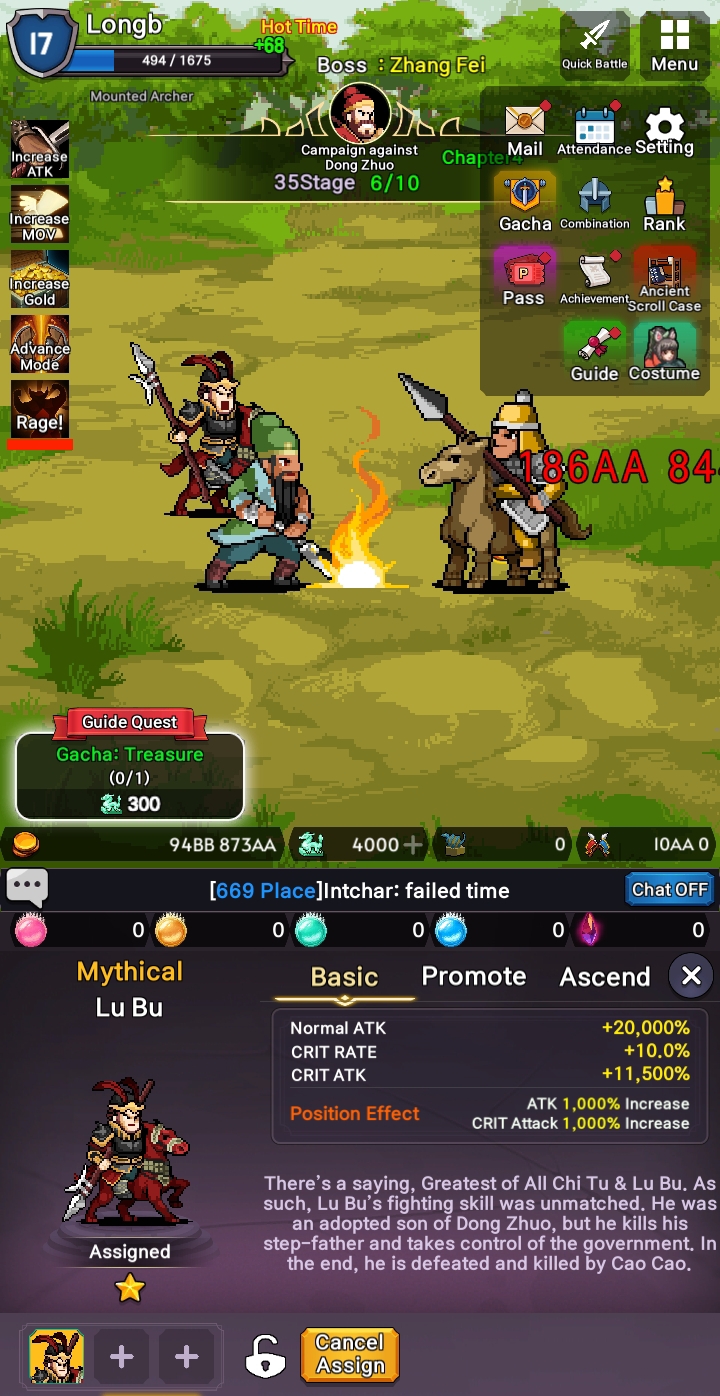Image resolution: width=720 pixels, height=1396 pixels.
Task: Check the Attendance calendar
Action: point(594,130)
